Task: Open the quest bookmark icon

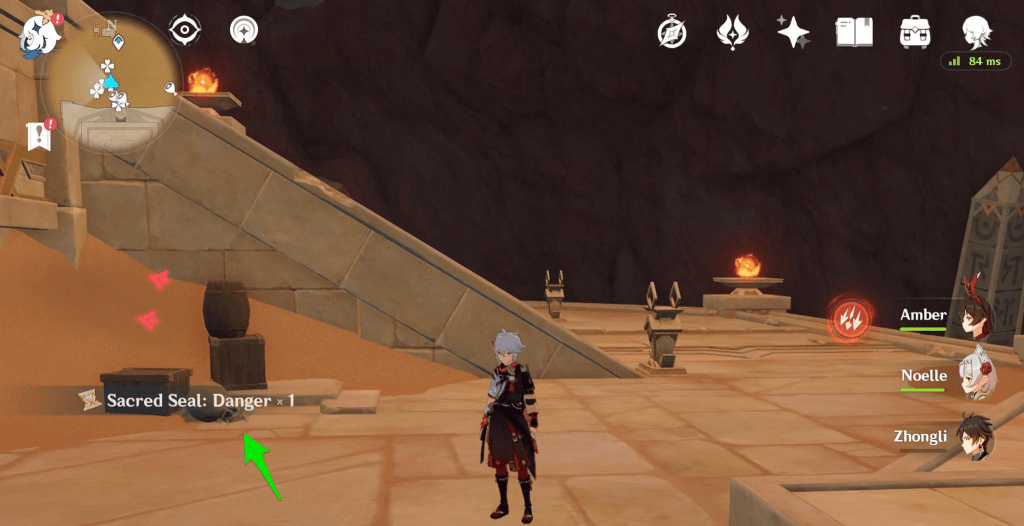Action: 40,136
